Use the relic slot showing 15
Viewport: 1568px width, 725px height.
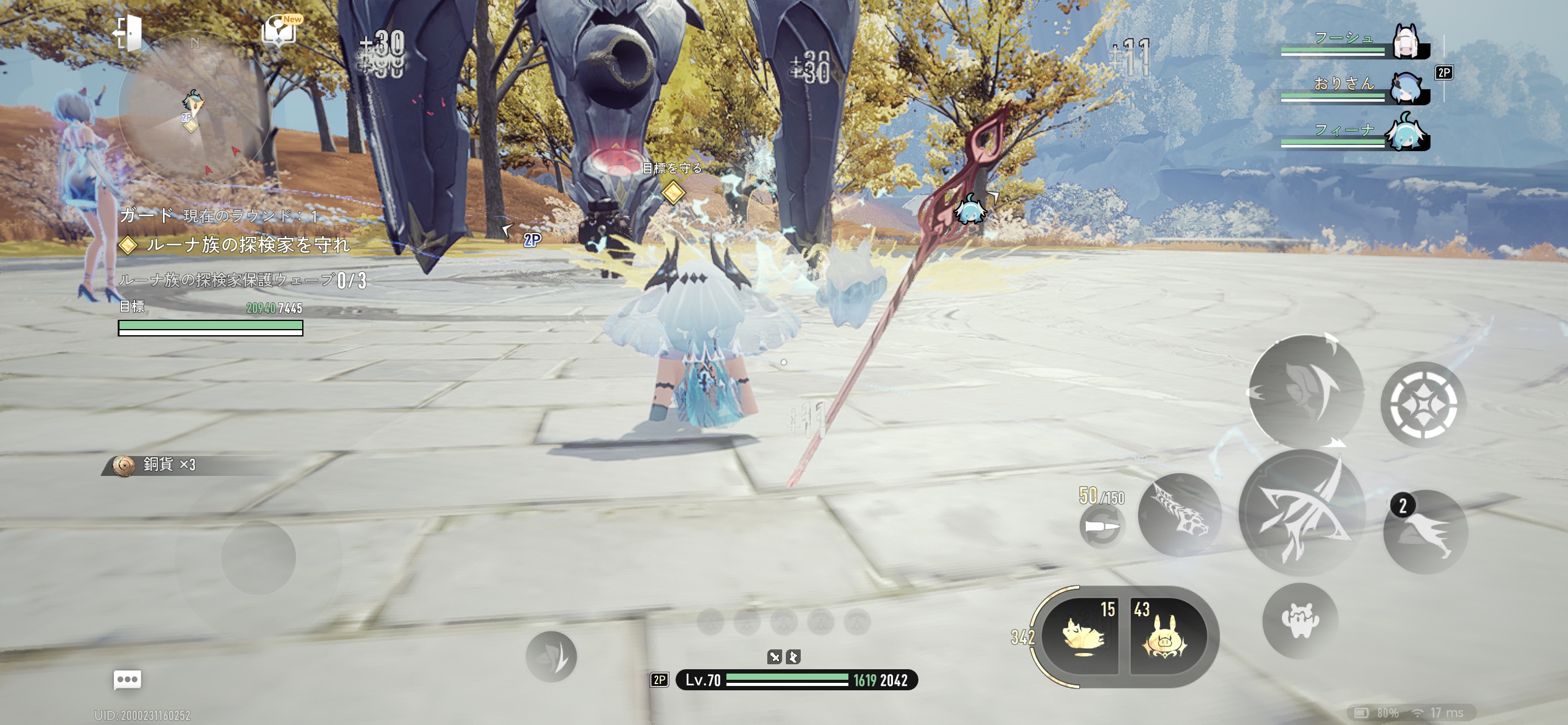tap(1081, 636)
